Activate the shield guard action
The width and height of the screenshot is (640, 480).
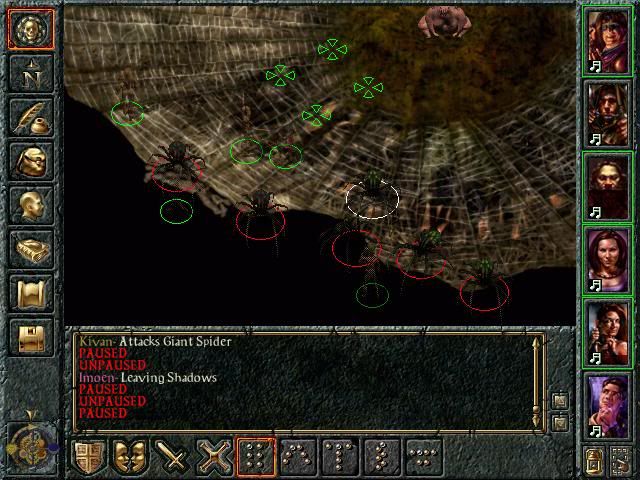coord(90,457)
